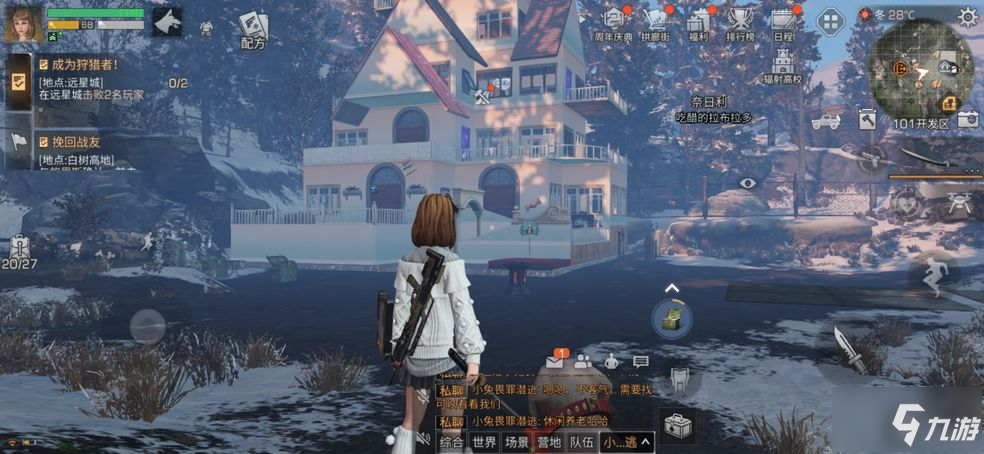Screen dimensions: 984x454
Task: Tap the knife melee attack button
Action: [851, 349]
